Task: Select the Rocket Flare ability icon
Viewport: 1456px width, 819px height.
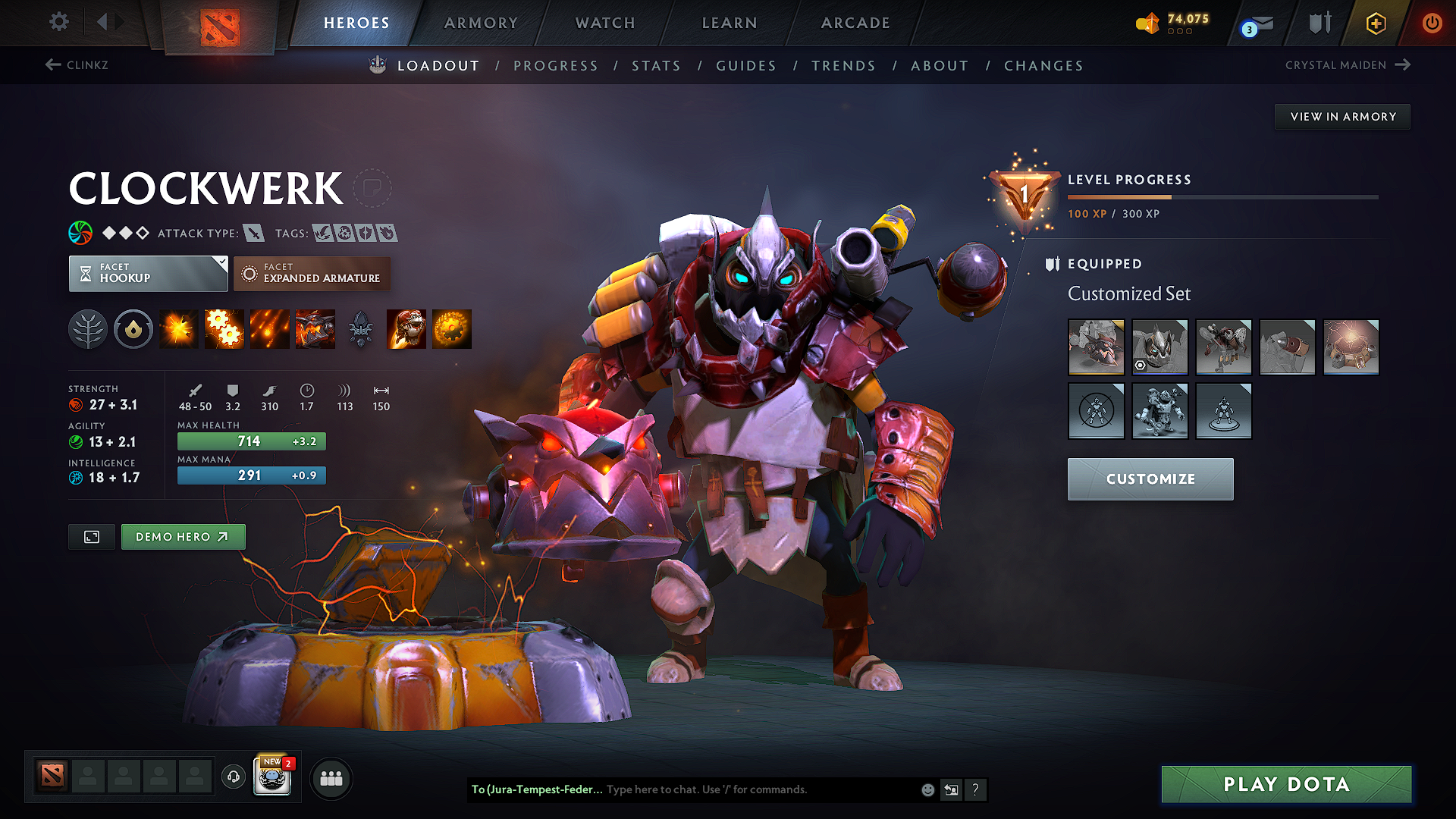Action: click(269, 329)
